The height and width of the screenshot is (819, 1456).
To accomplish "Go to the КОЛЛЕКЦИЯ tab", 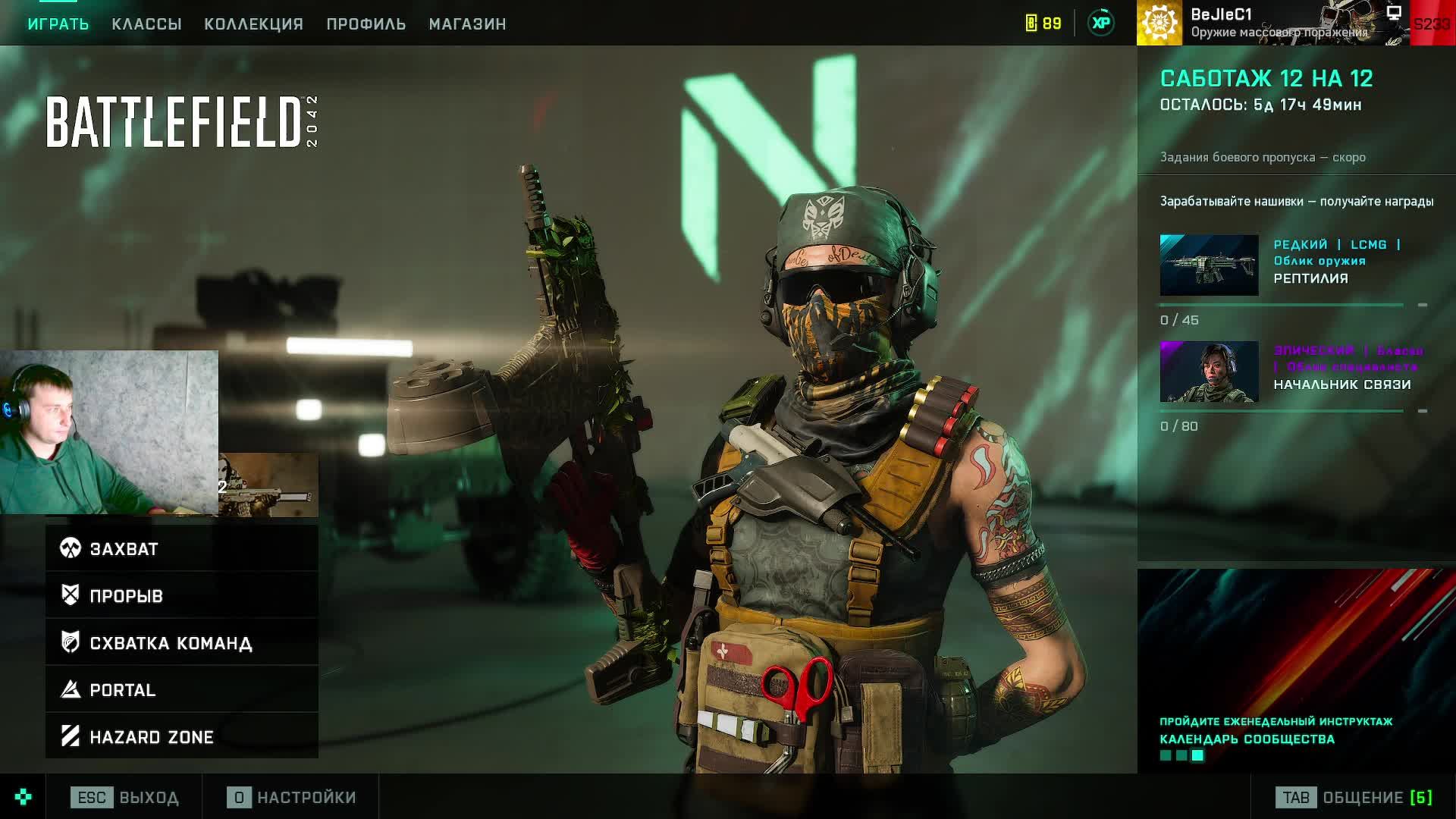I will coord(253,24).
